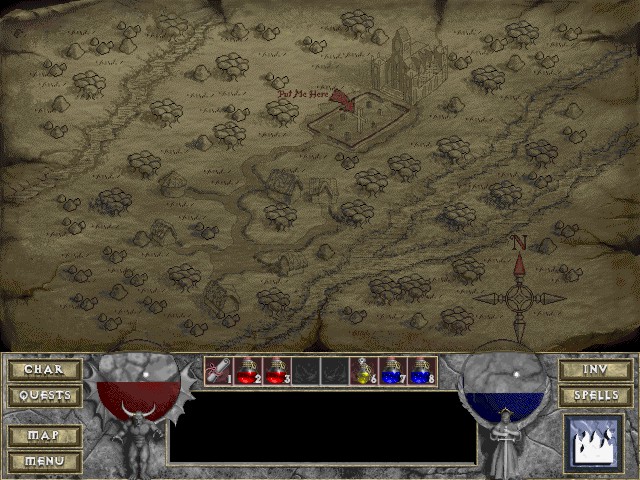Drink the red healing potion in slot 3
The height and width of the screenshot is (480, 640).
click(276, 371)
